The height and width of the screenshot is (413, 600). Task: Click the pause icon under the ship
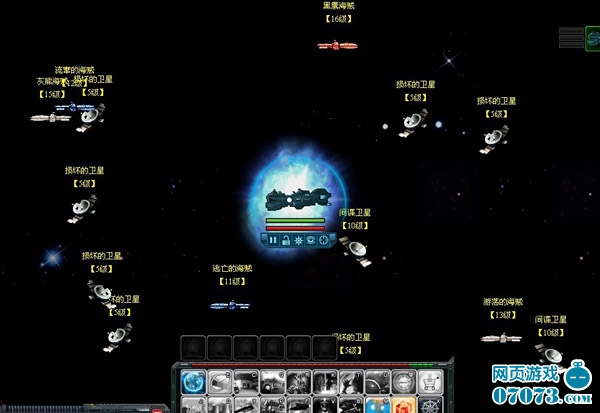click(271, 240)
